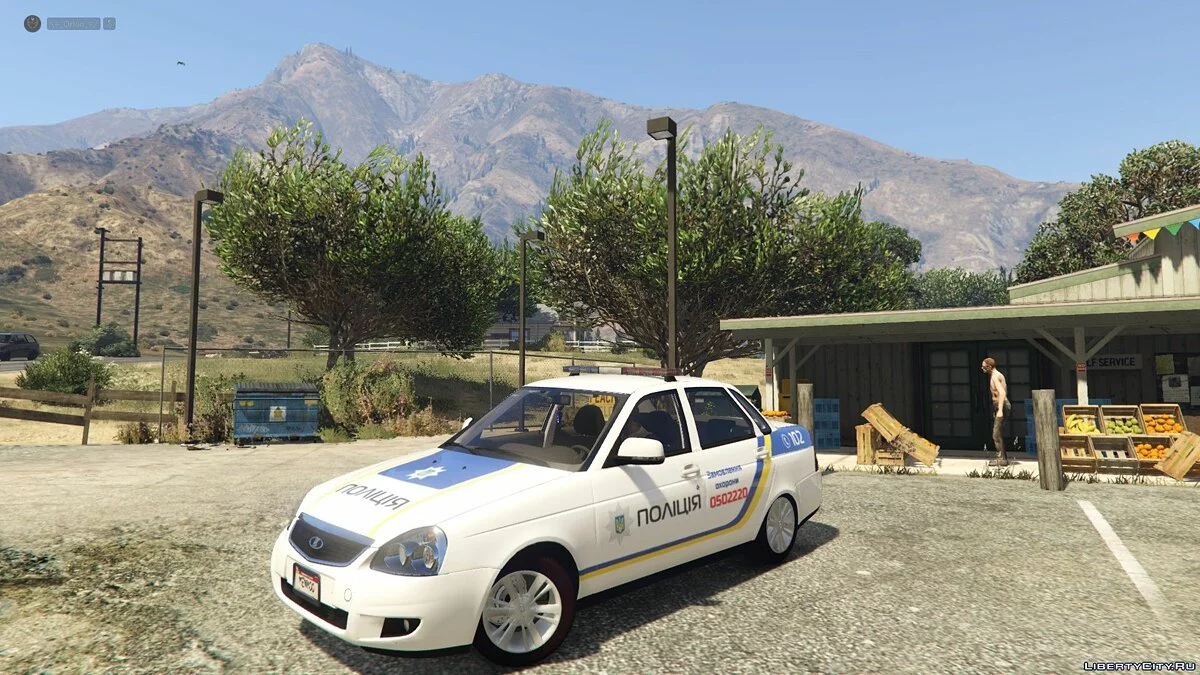Image resolution: width=1200 pixels, height=675 pixels.
Task: Select the blurred player name tag
Action: (x=74, y=23)
